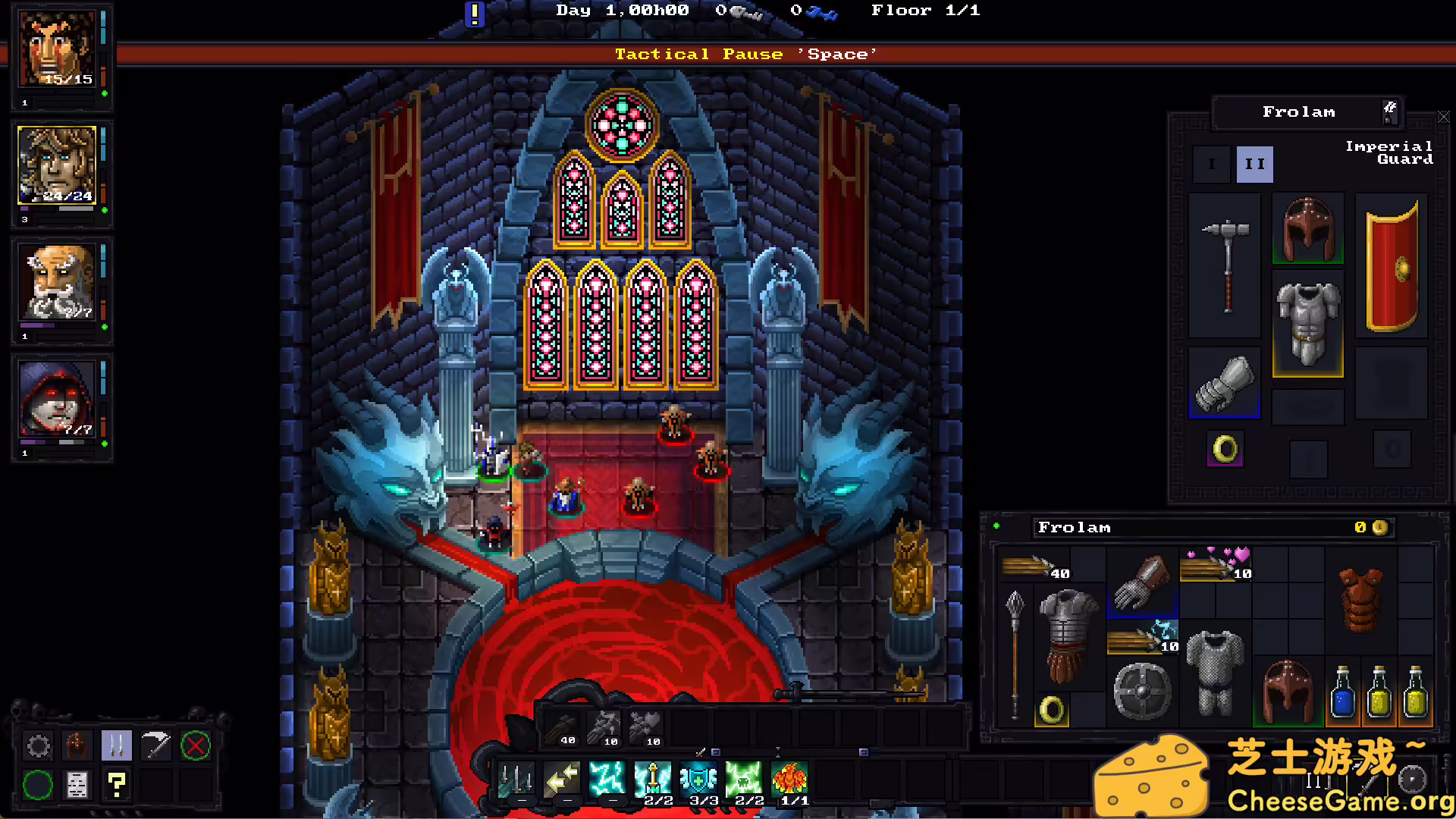Select the equipped plate gauntlet slot
Image resolution: width=1456 pixels, height=819 pixels.
pos(1224,383)
